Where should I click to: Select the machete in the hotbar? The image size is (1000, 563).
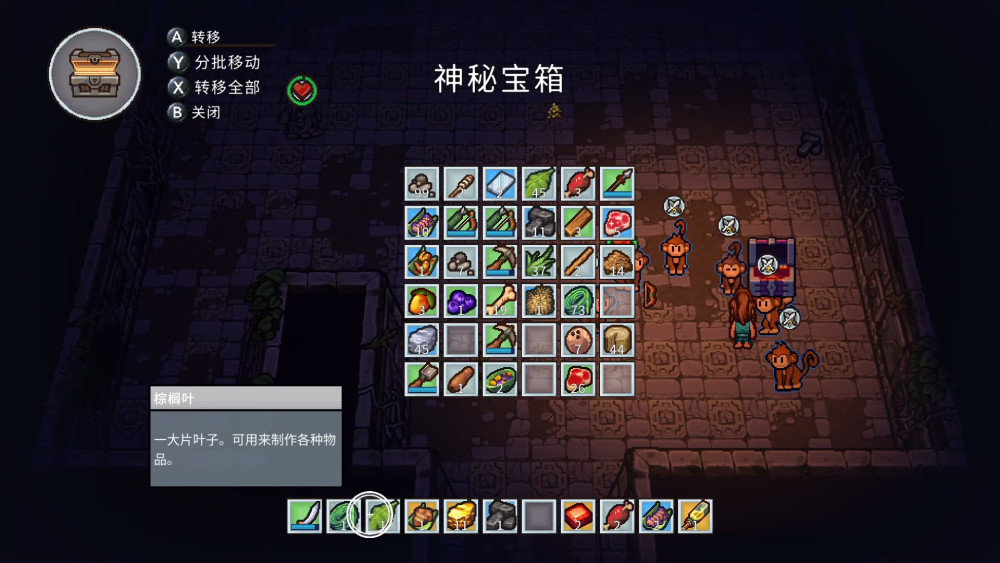(x=305, y=516)
